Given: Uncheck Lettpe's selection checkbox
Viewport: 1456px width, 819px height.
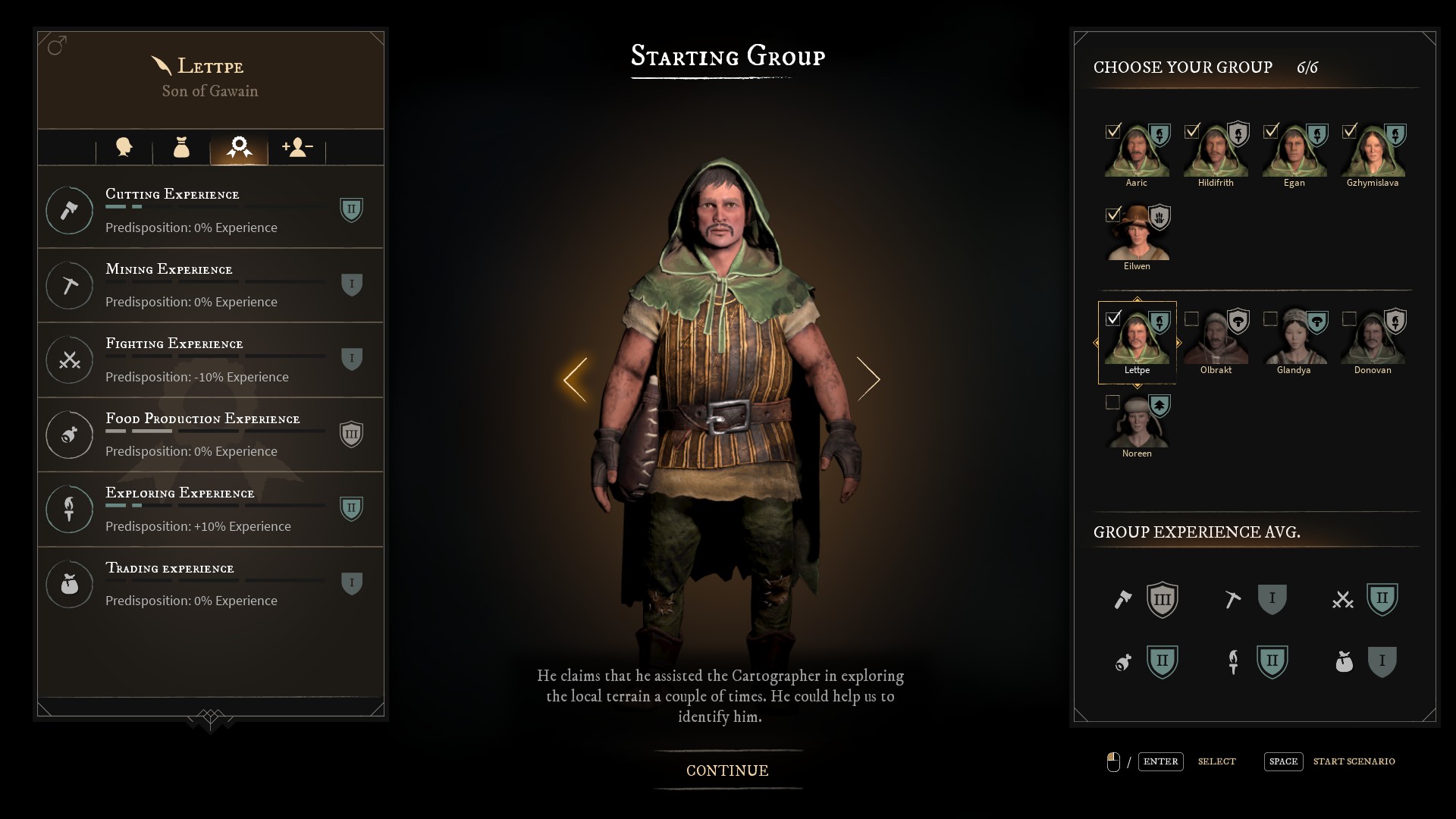Looking at the screenshot, I should click(1112, 318).
